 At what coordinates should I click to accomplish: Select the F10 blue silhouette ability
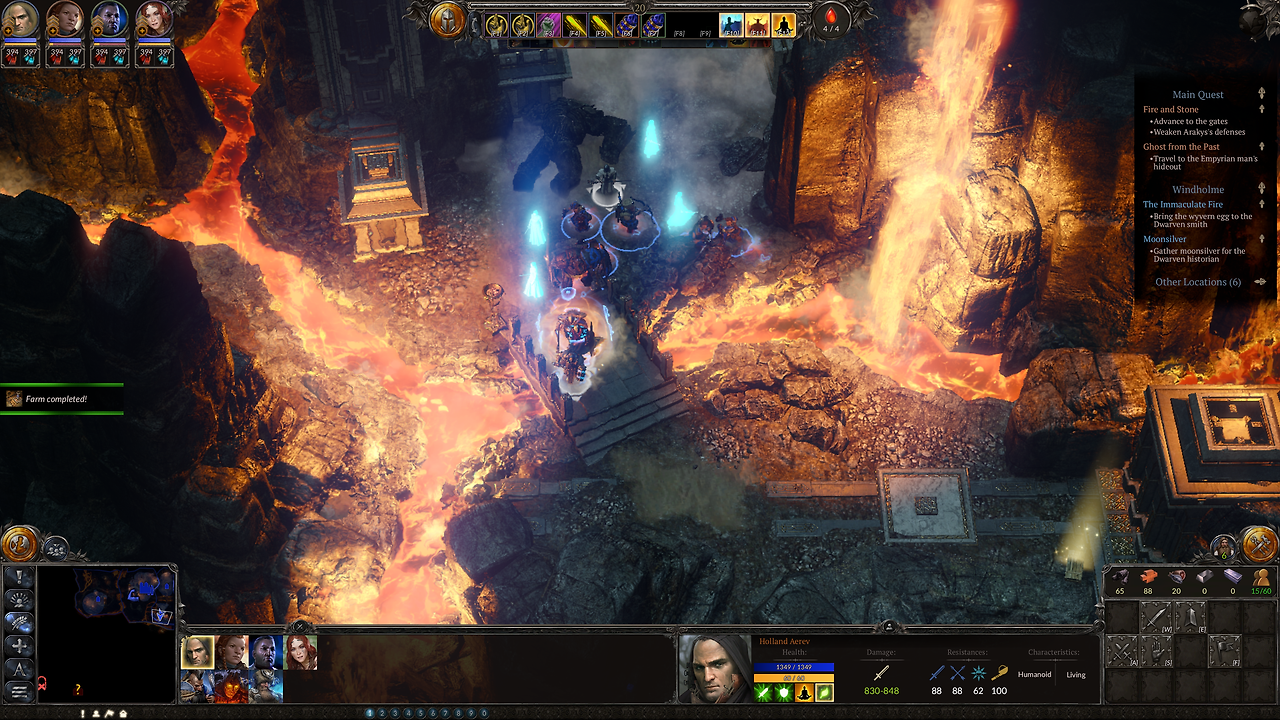click(x=731, y=25)
